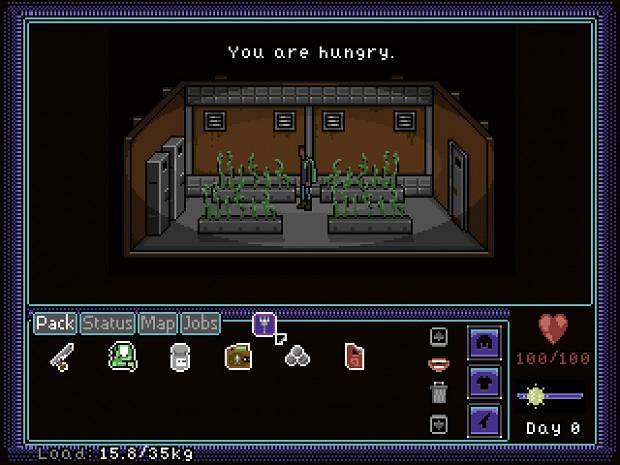Open the head equipment slot
The width and height of the screenshot is (620, 465).
pyautogui.click(x=484, y=342)
